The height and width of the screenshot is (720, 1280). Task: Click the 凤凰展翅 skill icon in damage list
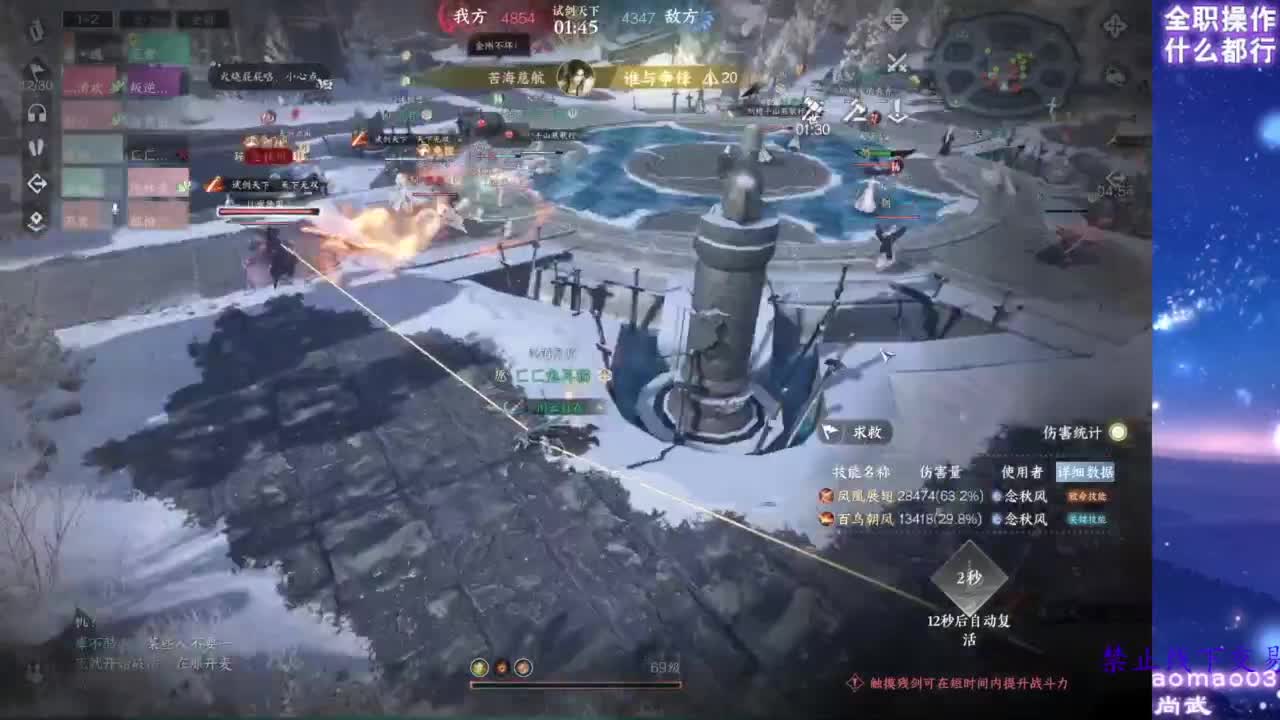(826, 496)
